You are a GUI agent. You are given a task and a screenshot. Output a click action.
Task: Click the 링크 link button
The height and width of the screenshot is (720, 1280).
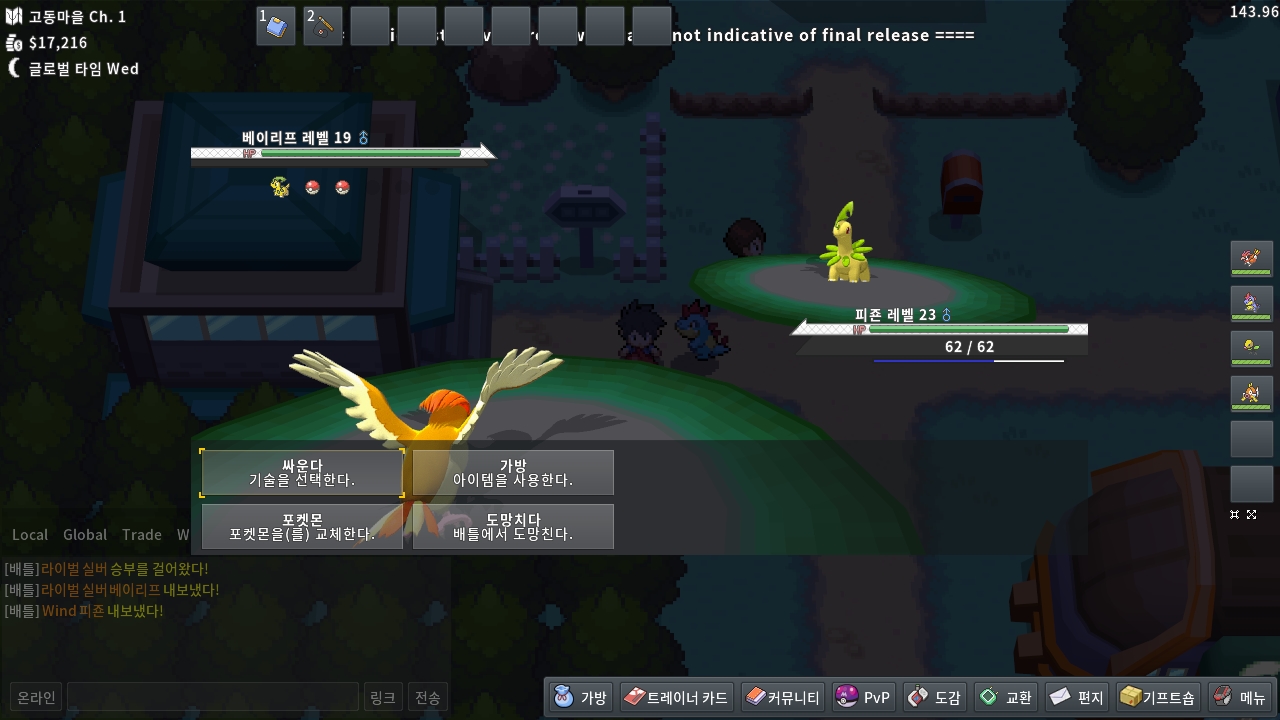point(382,697)
